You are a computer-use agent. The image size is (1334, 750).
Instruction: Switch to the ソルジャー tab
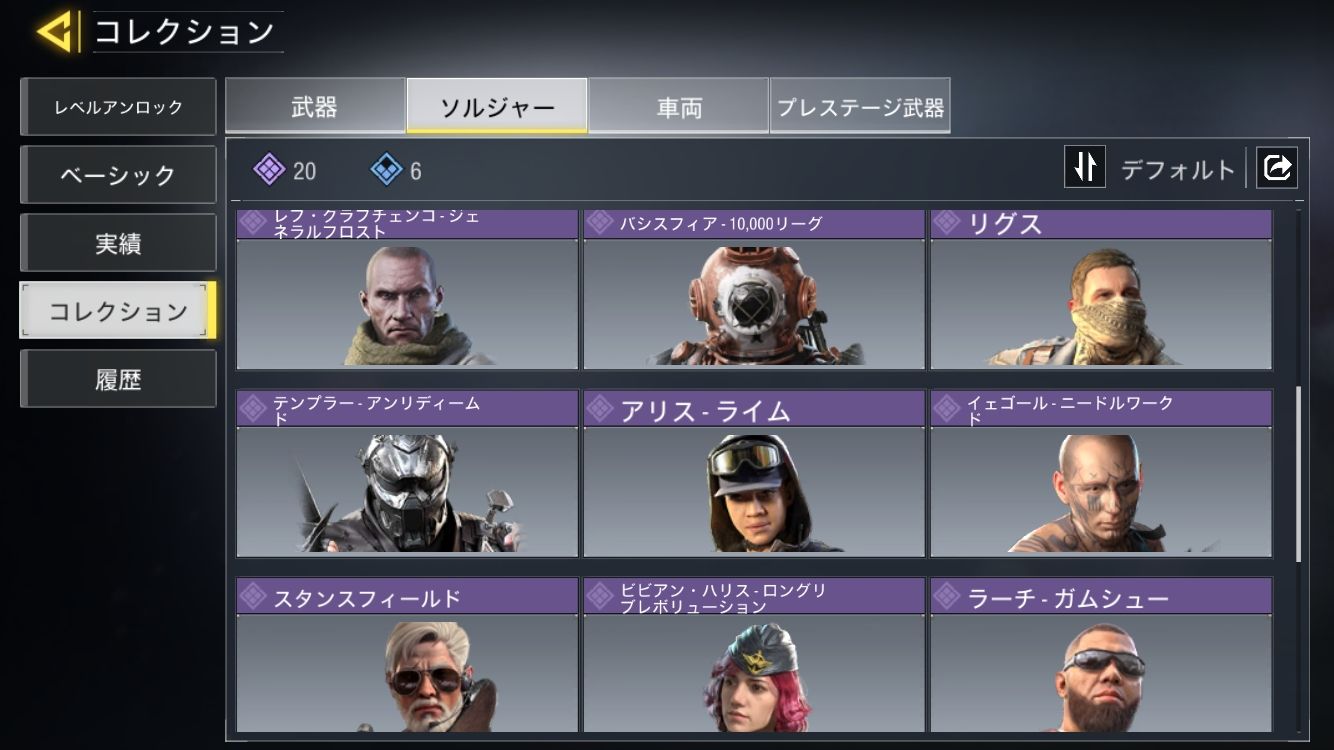497,107
